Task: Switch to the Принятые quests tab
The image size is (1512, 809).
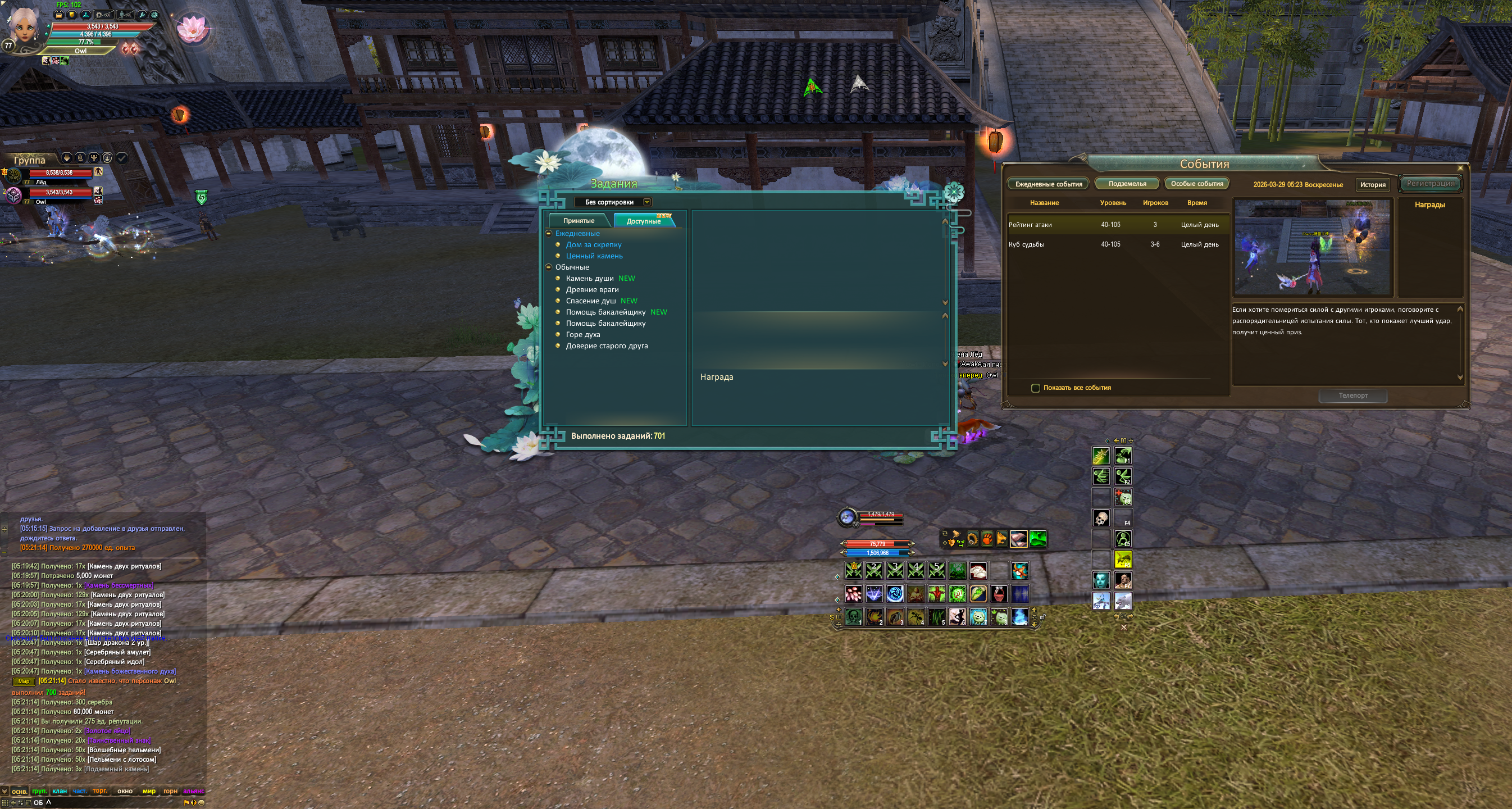Action: [578, 221]
